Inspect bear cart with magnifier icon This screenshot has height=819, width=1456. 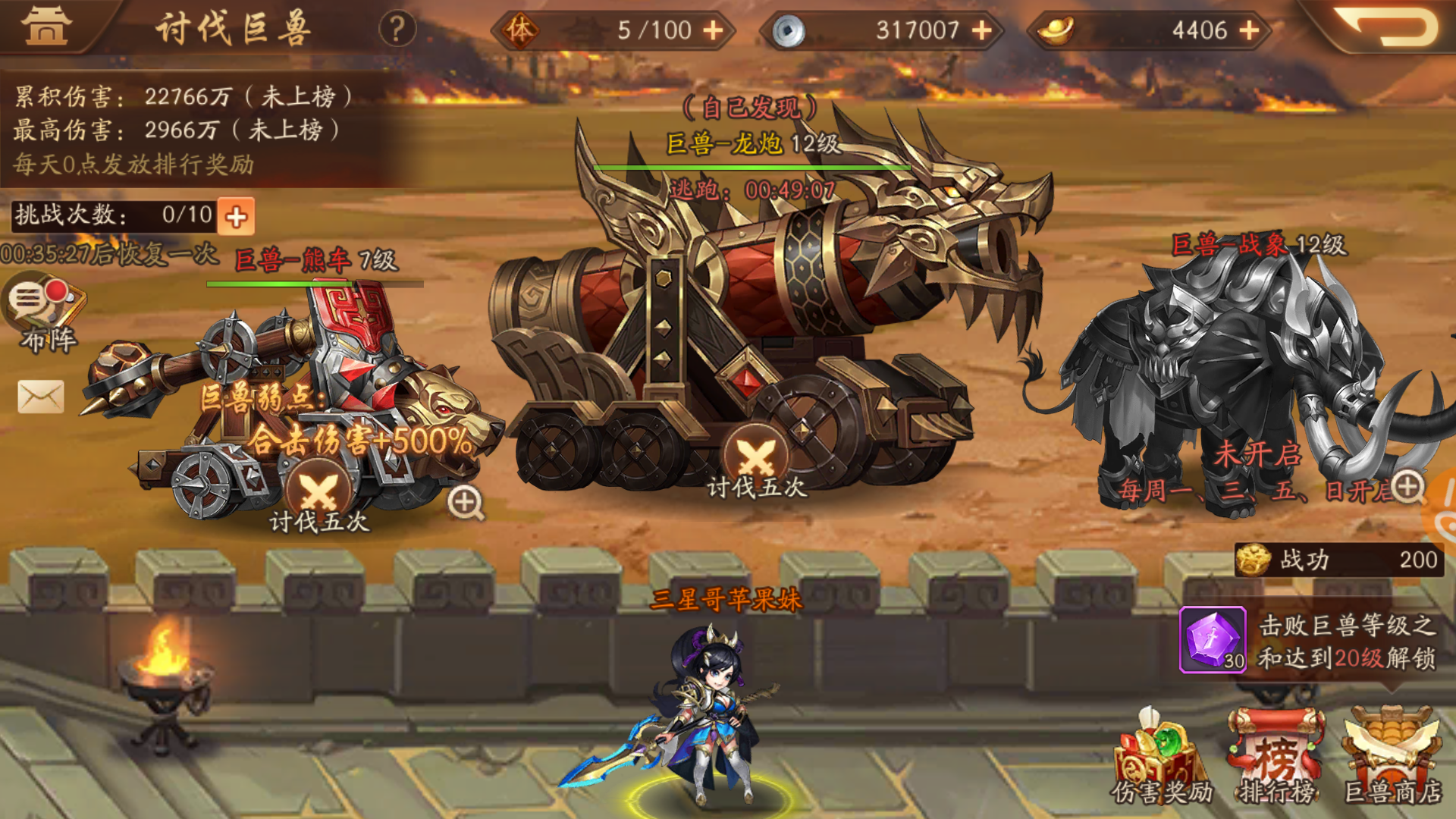465,503
